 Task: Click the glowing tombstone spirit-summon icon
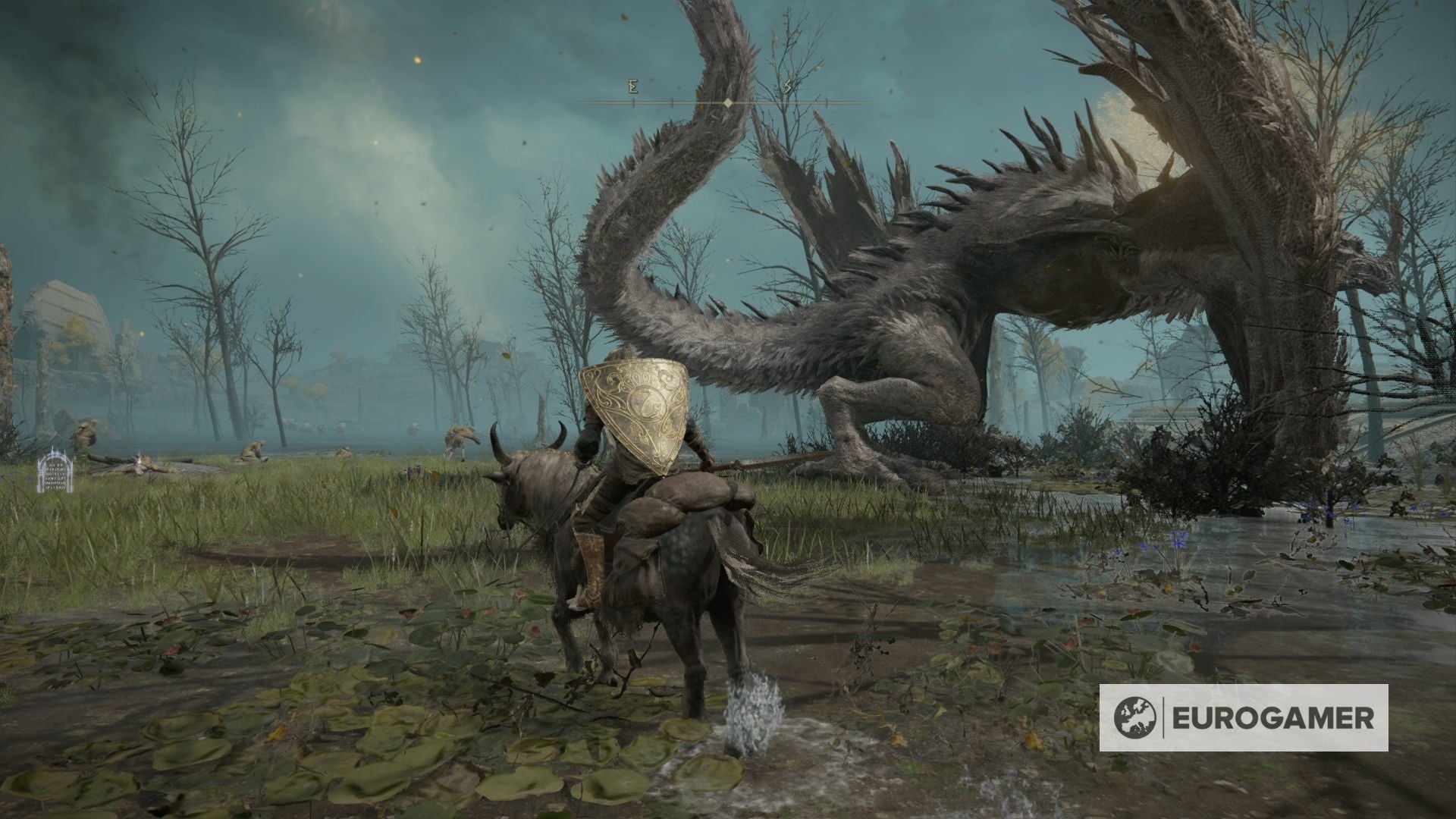click(55, 470)
